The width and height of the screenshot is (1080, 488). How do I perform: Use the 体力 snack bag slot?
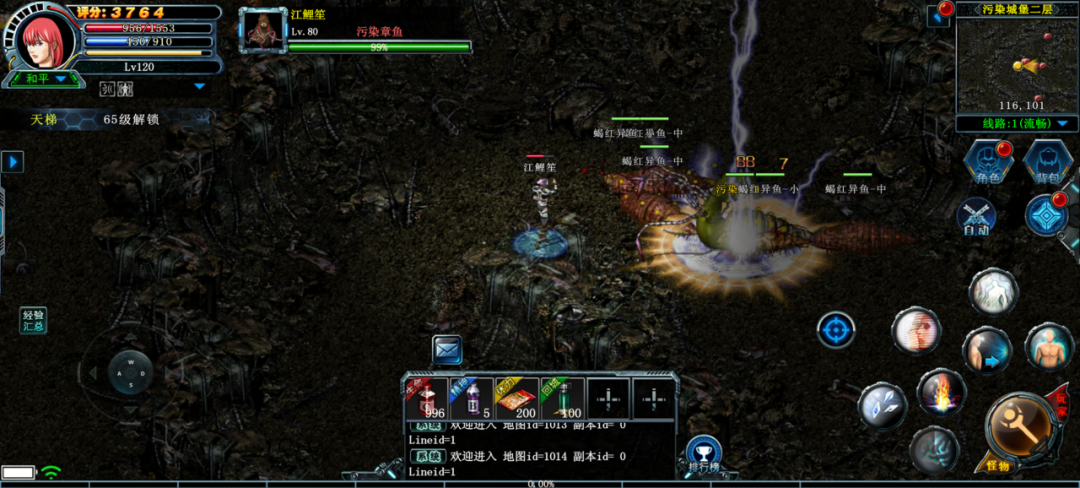[x=517, y=398]
